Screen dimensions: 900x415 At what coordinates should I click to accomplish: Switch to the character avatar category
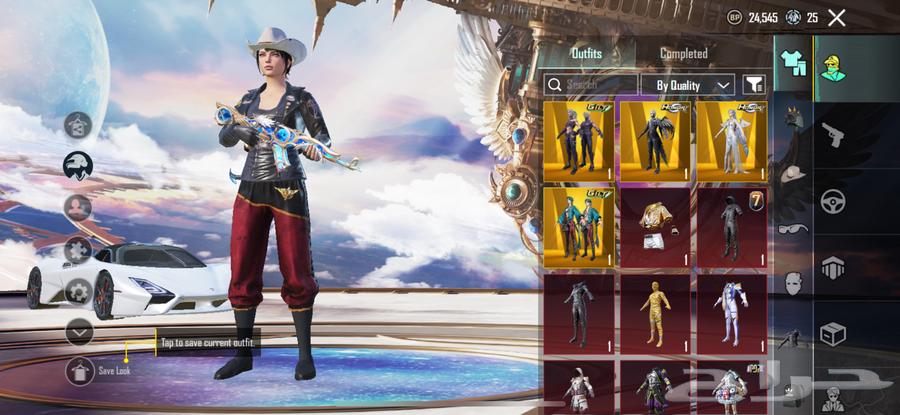point(833,67)
